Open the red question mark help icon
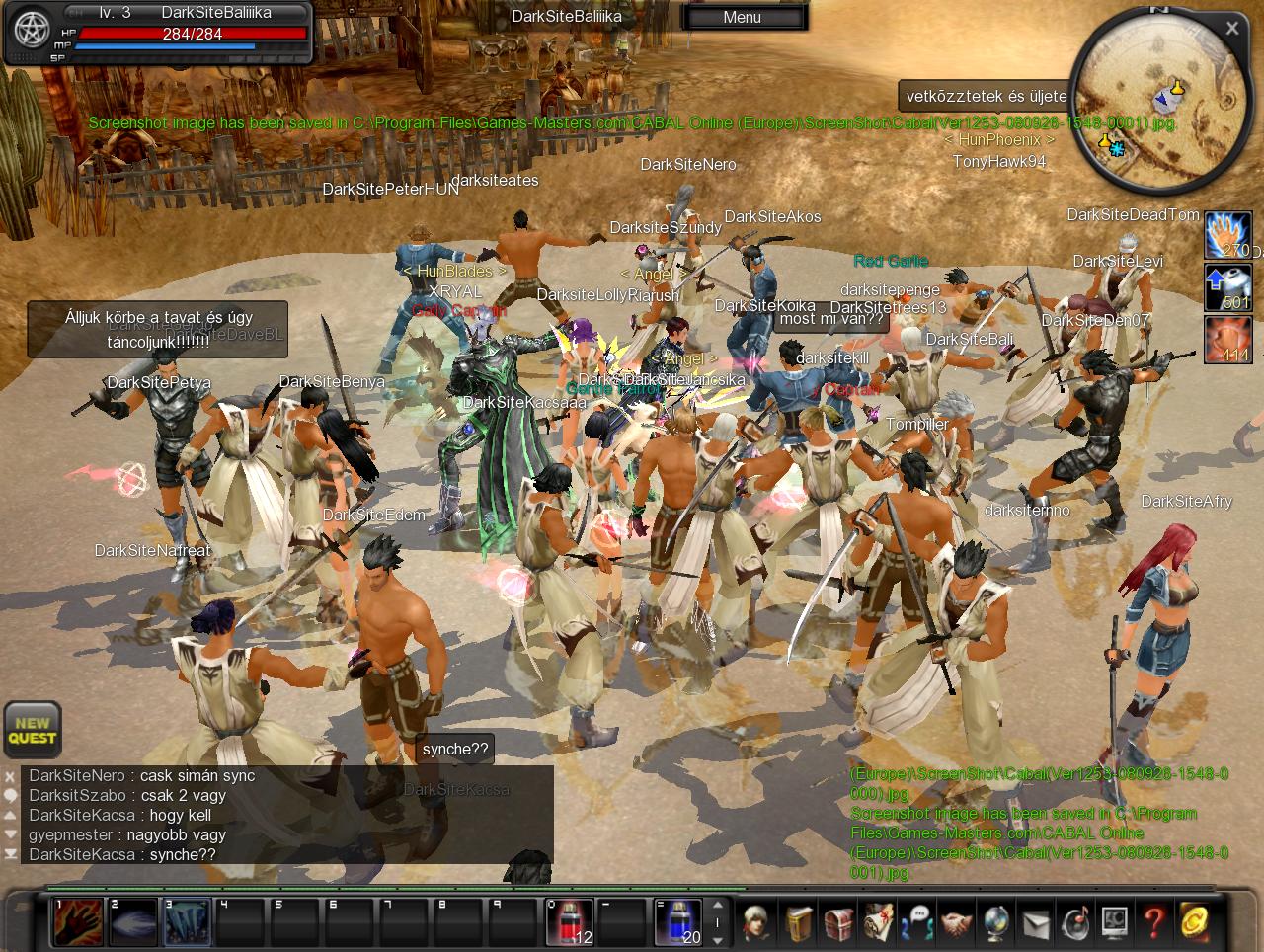Screen dimensions: 1264x952 click(x=1153, y=922)
